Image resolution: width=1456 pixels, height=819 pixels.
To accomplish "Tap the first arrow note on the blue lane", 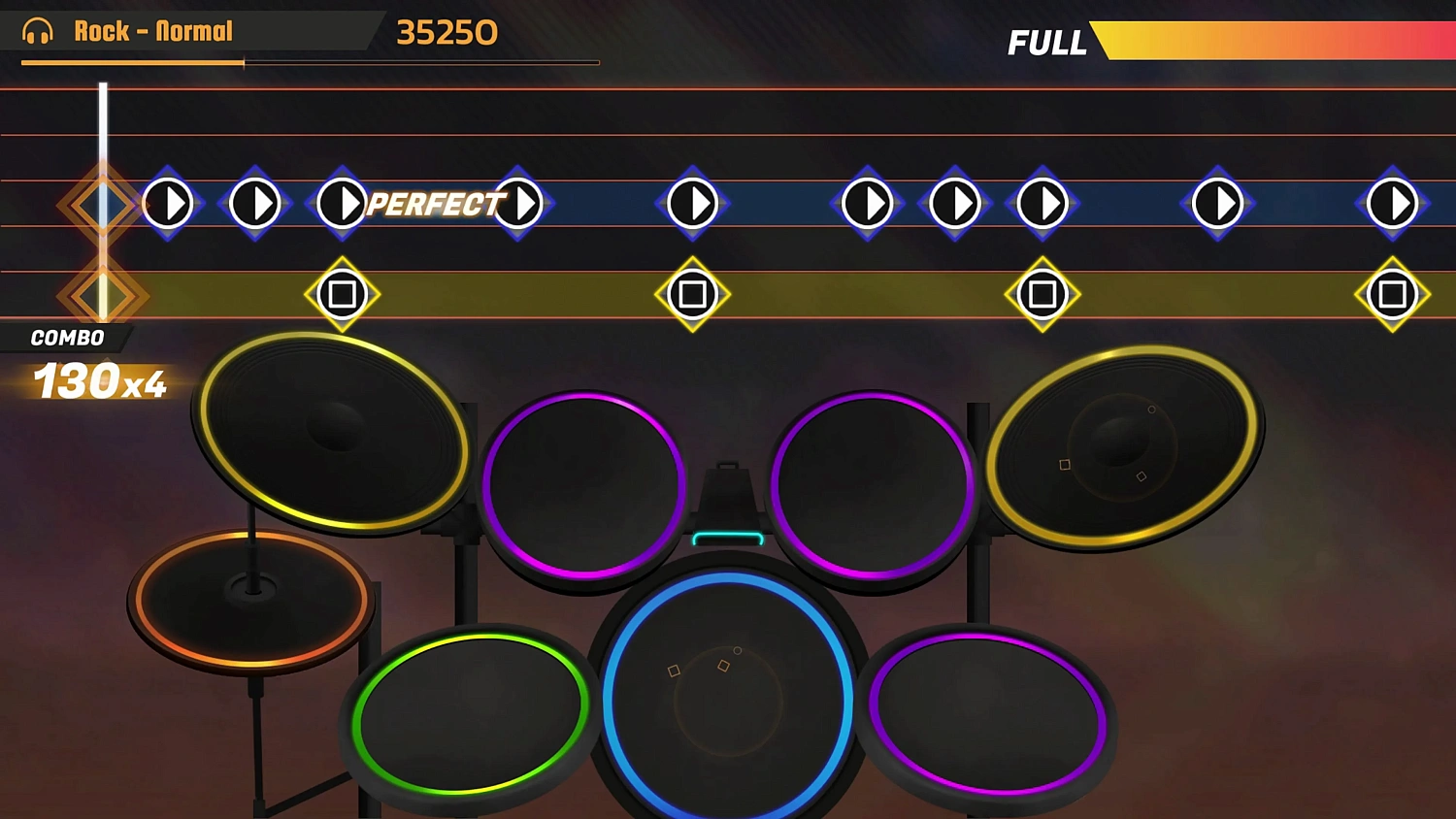I will (167, 204).
